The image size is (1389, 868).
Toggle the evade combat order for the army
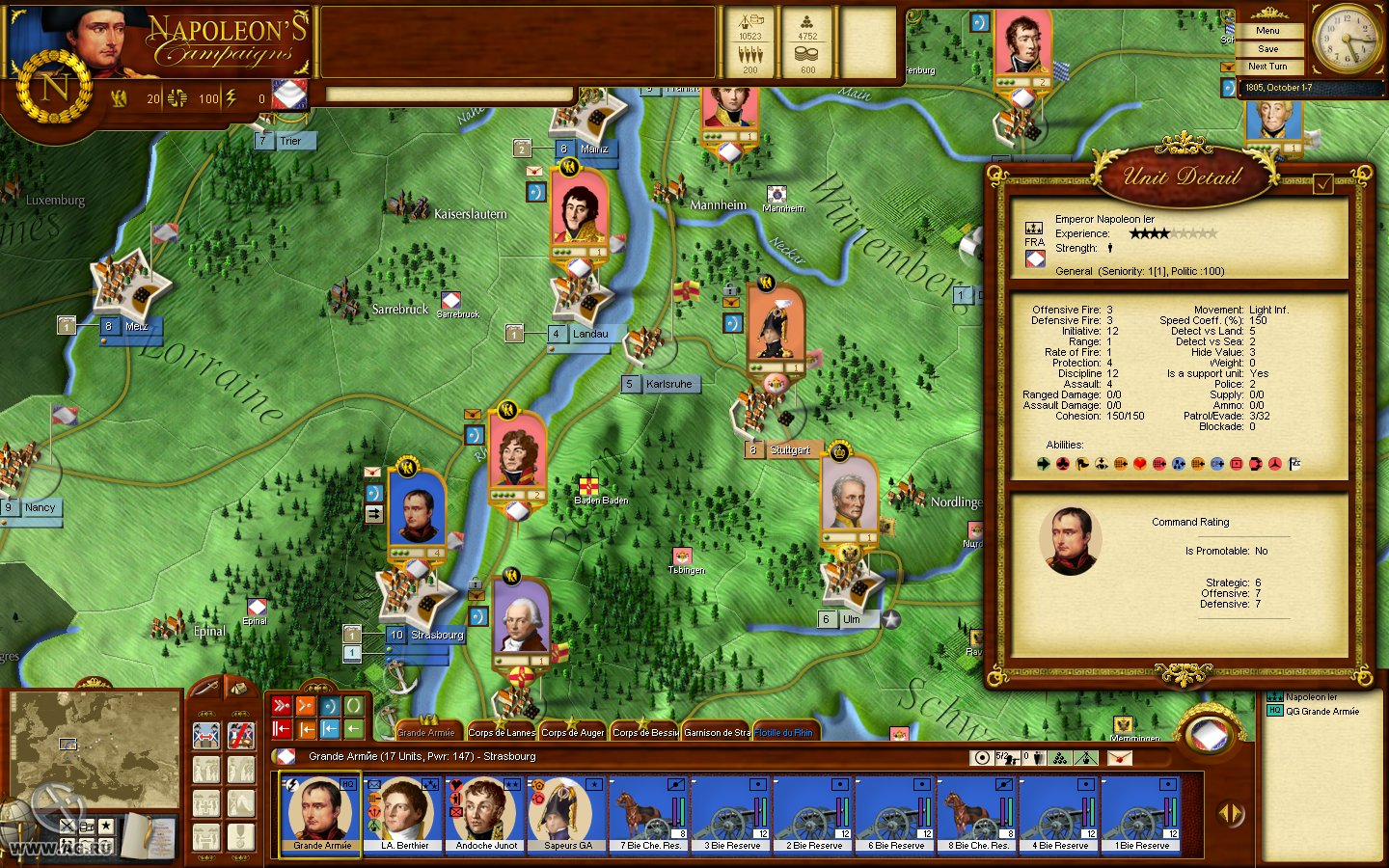click(x=205, y=736)
